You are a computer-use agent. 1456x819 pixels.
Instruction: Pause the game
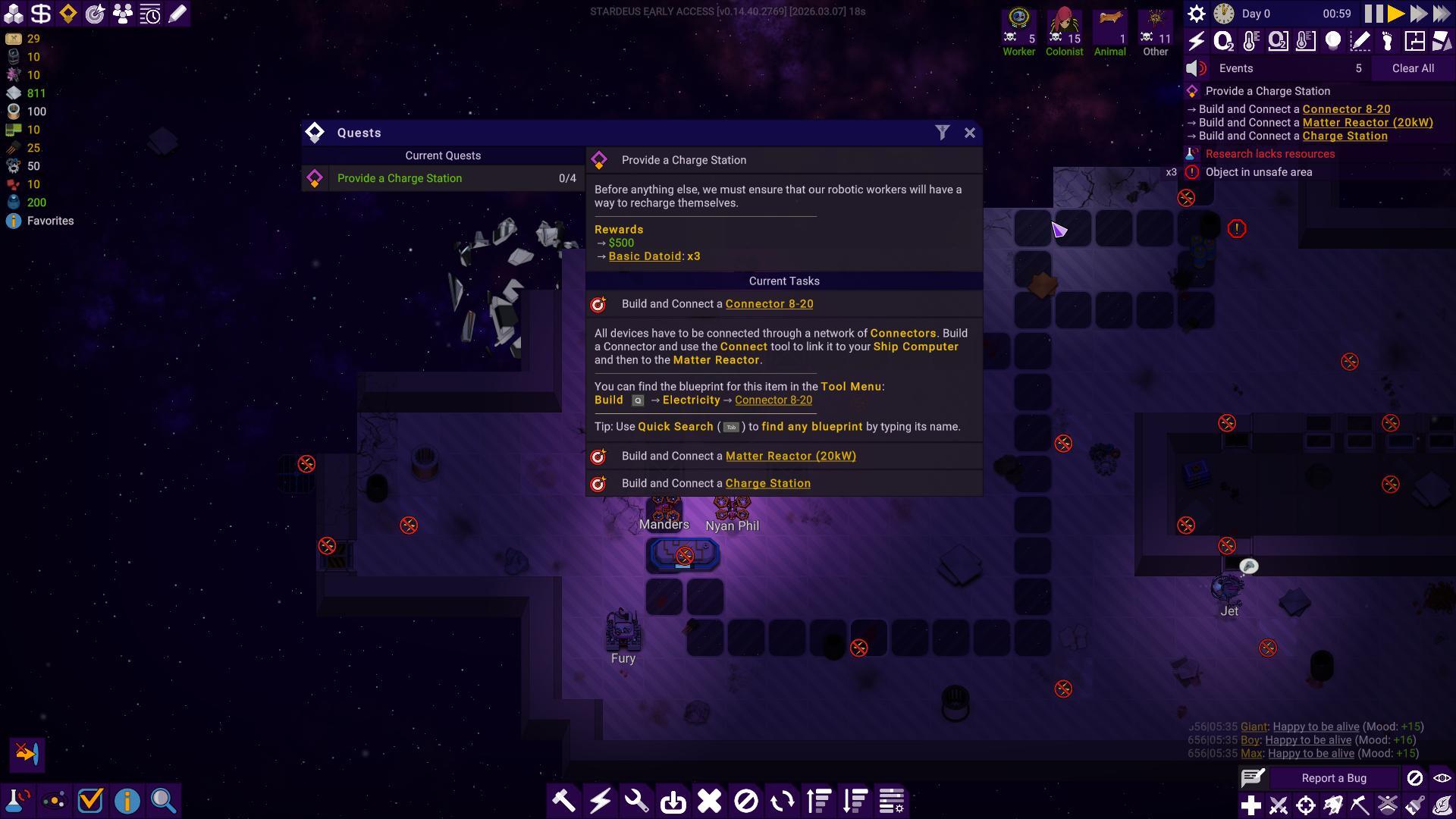(x=1373, y=14)
